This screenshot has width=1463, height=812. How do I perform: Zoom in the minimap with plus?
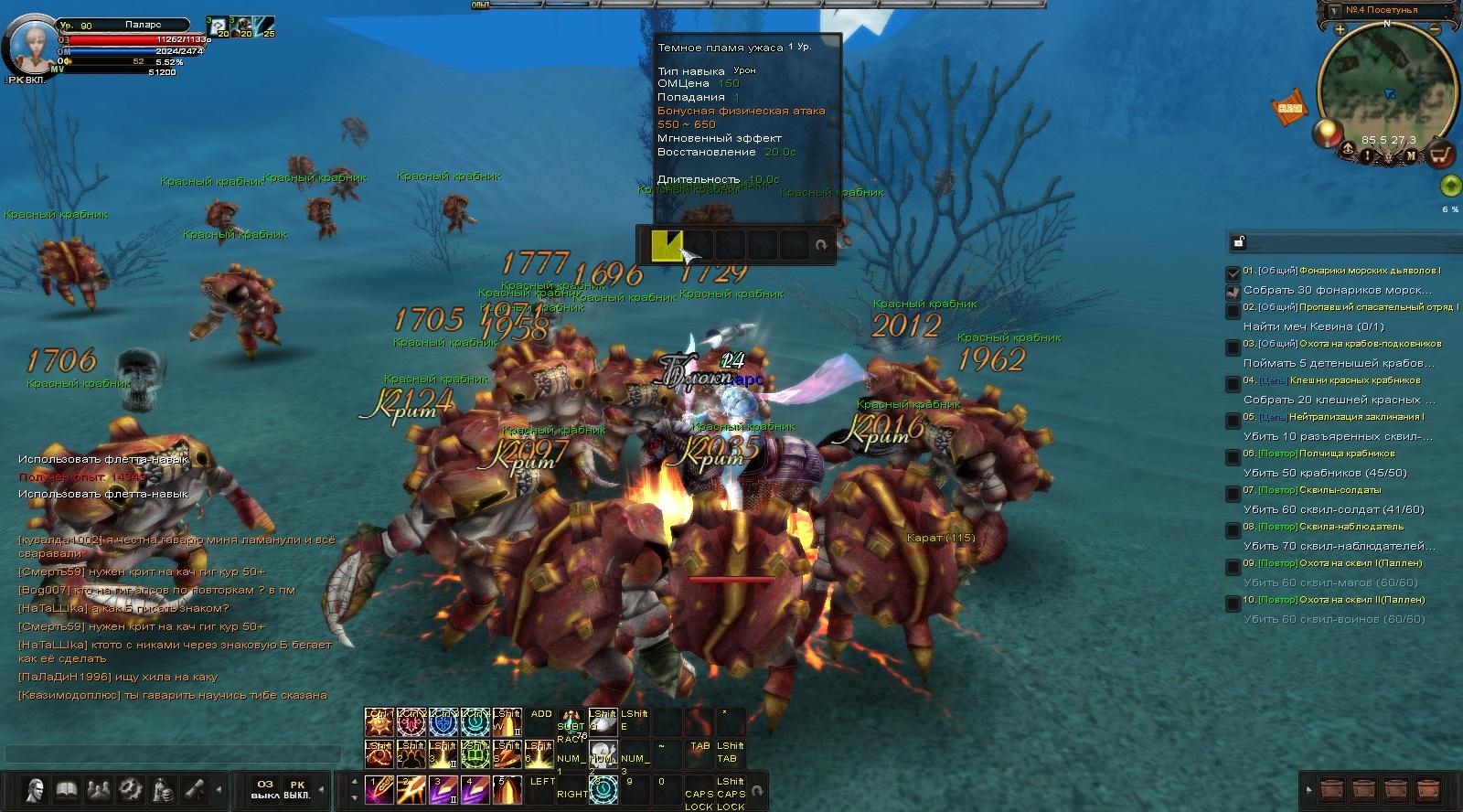(1340, 30)
